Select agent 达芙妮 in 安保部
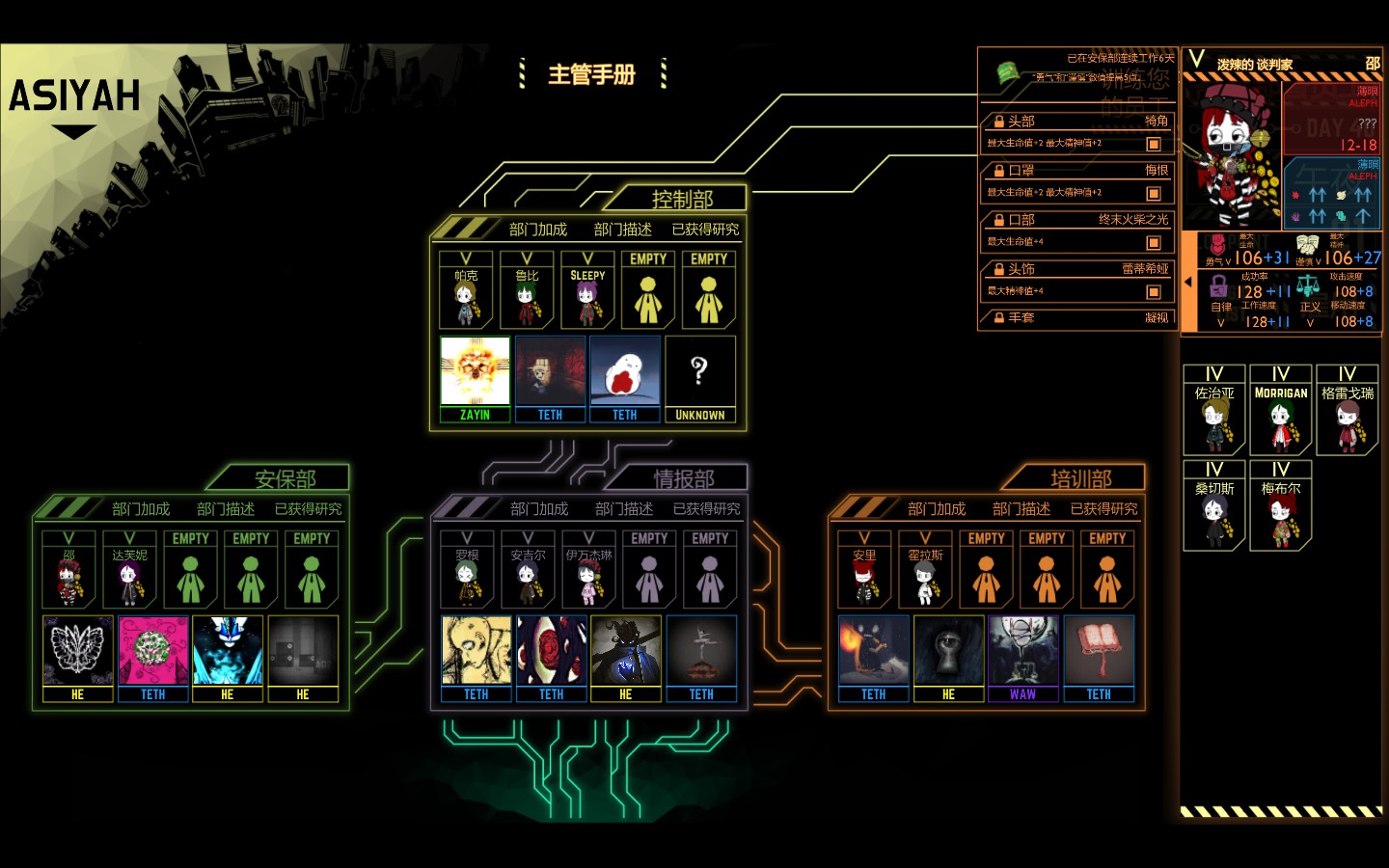 tap(129, 570)
